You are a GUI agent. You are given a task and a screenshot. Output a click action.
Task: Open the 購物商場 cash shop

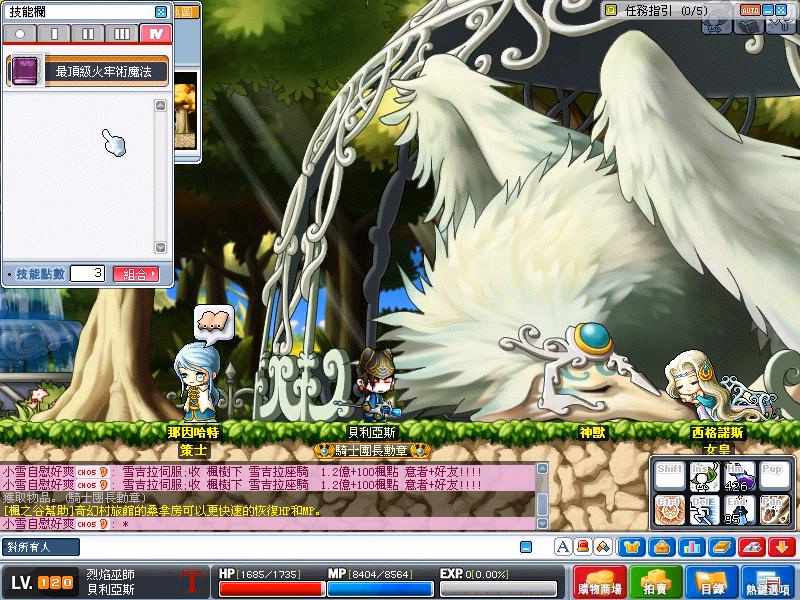tap(602, 583)
